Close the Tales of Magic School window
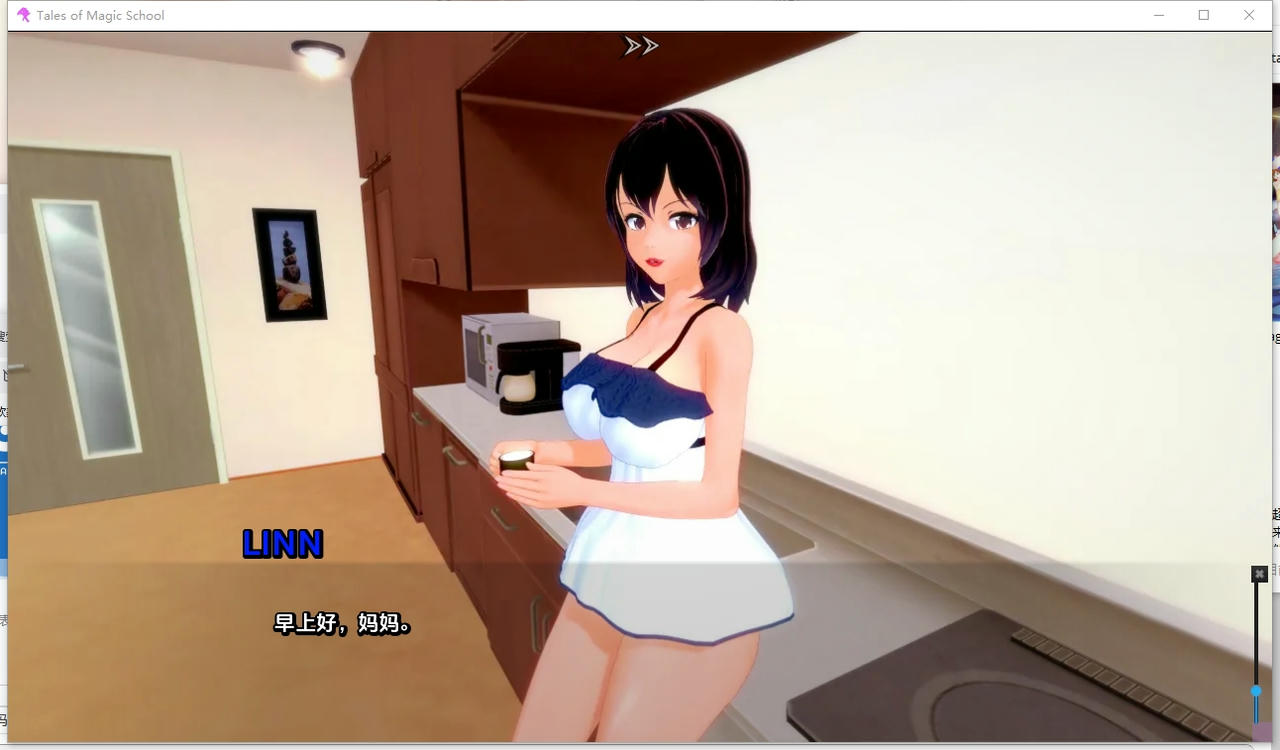The image size is (1280, 750). coord(1249,15)
